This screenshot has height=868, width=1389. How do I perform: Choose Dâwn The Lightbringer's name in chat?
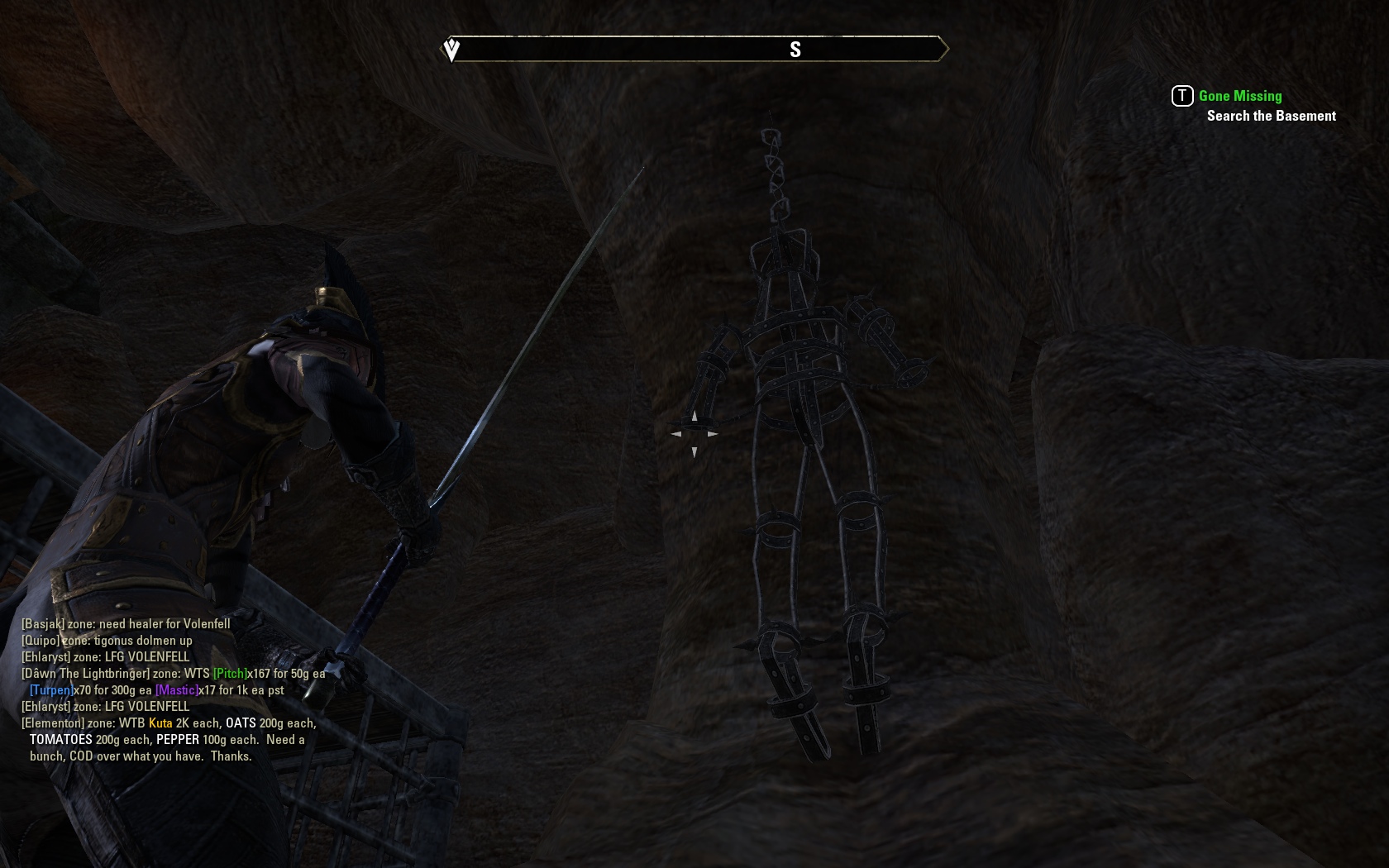tap(86, 674)
